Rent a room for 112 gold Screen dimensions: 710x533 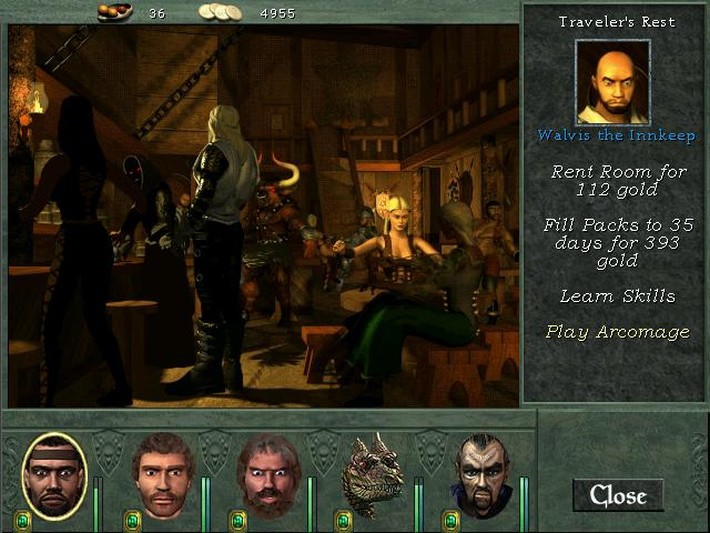(617, 180)
